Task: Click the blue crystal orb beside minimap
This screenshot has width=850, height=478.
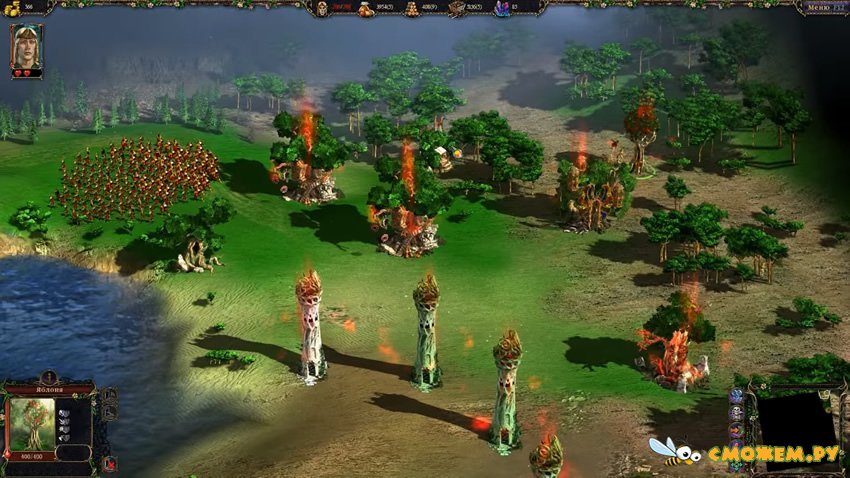Action: click(x=735, y=395)
